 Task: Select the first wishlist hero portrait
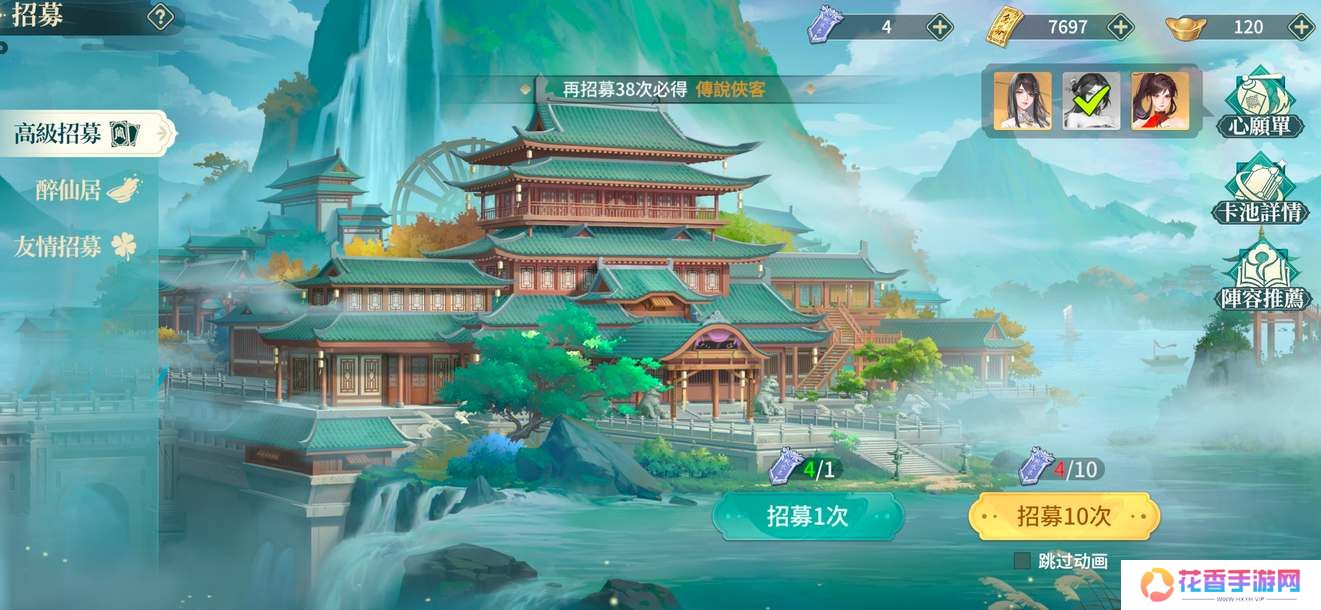(x=1022, y=100)
